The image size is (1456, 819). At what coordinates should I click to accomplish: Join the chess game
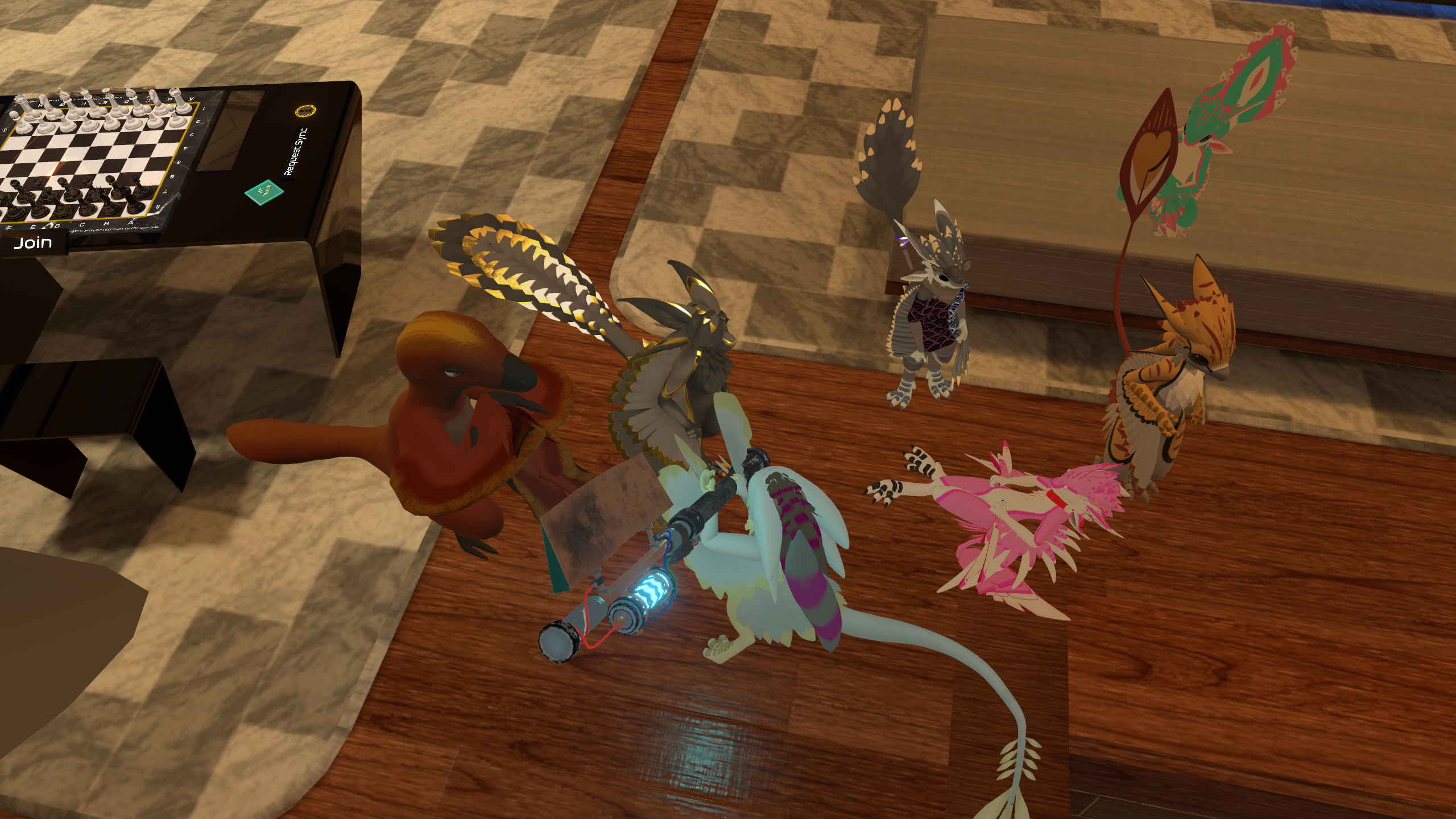pyautogui.click(x=33, y=243)
